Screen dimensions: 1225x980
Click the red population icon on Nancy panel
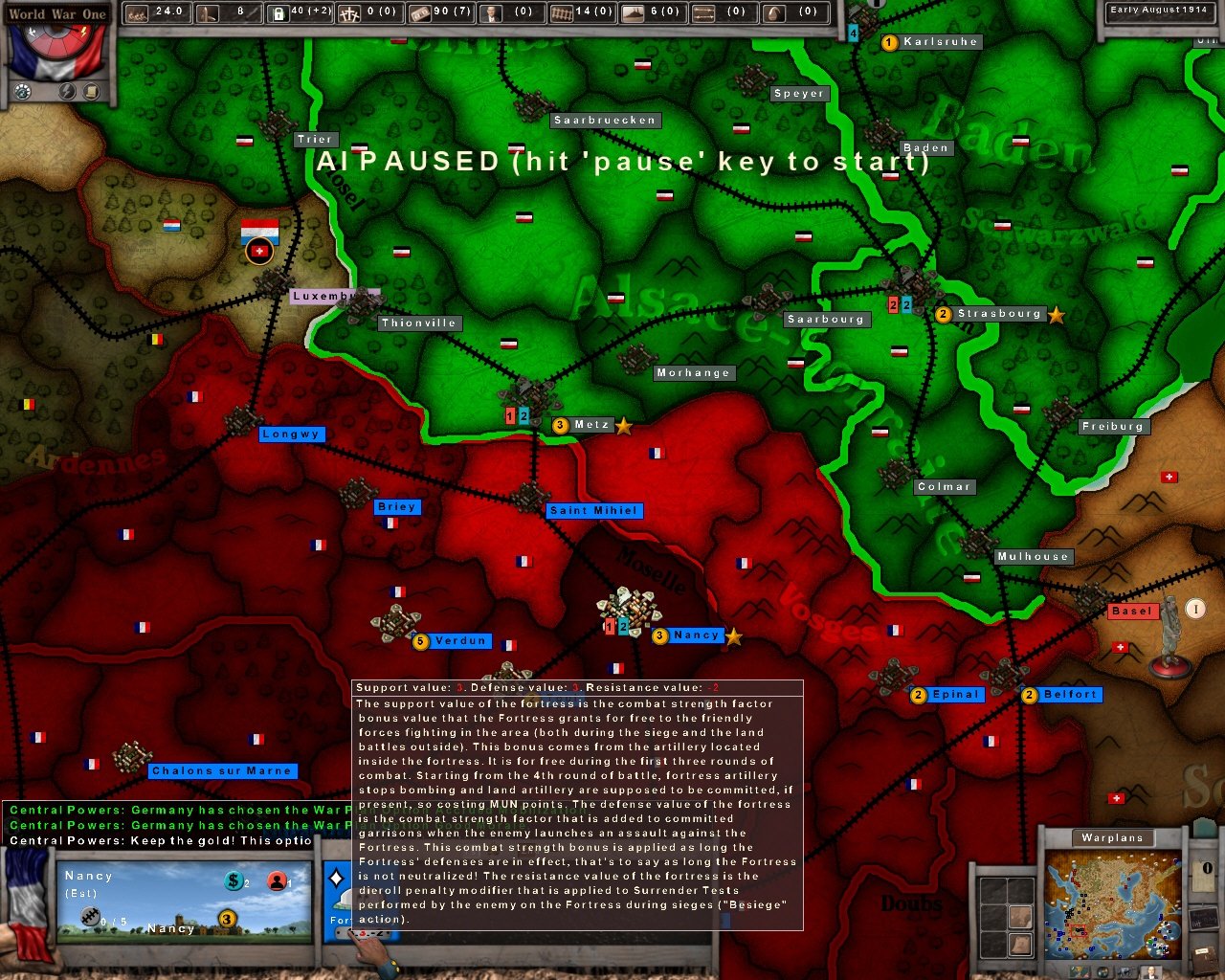pyautogui.click(x=276, y=881)
